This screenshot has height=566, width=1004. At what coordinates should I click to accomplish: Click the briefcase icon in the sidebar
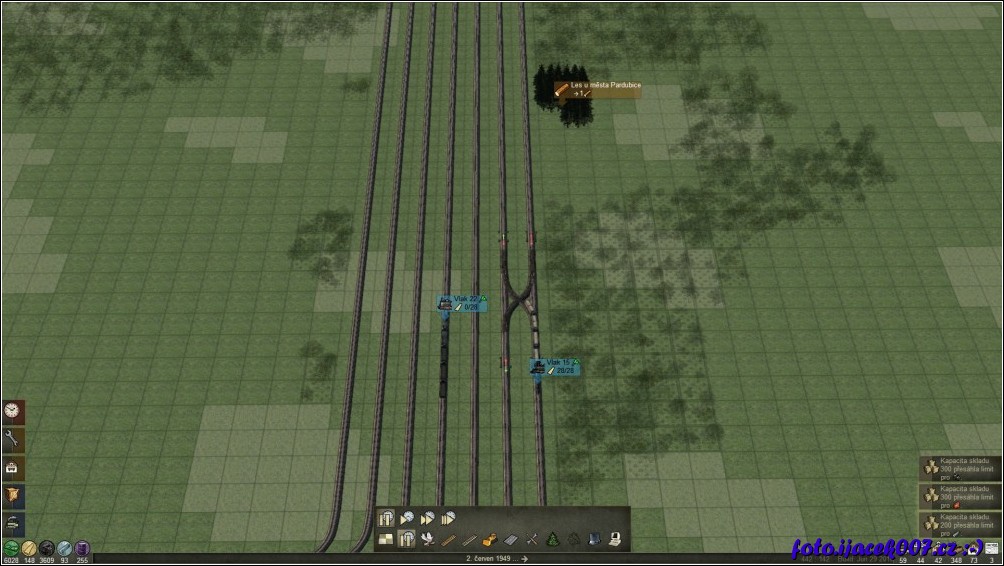click(x=13, y=468)
